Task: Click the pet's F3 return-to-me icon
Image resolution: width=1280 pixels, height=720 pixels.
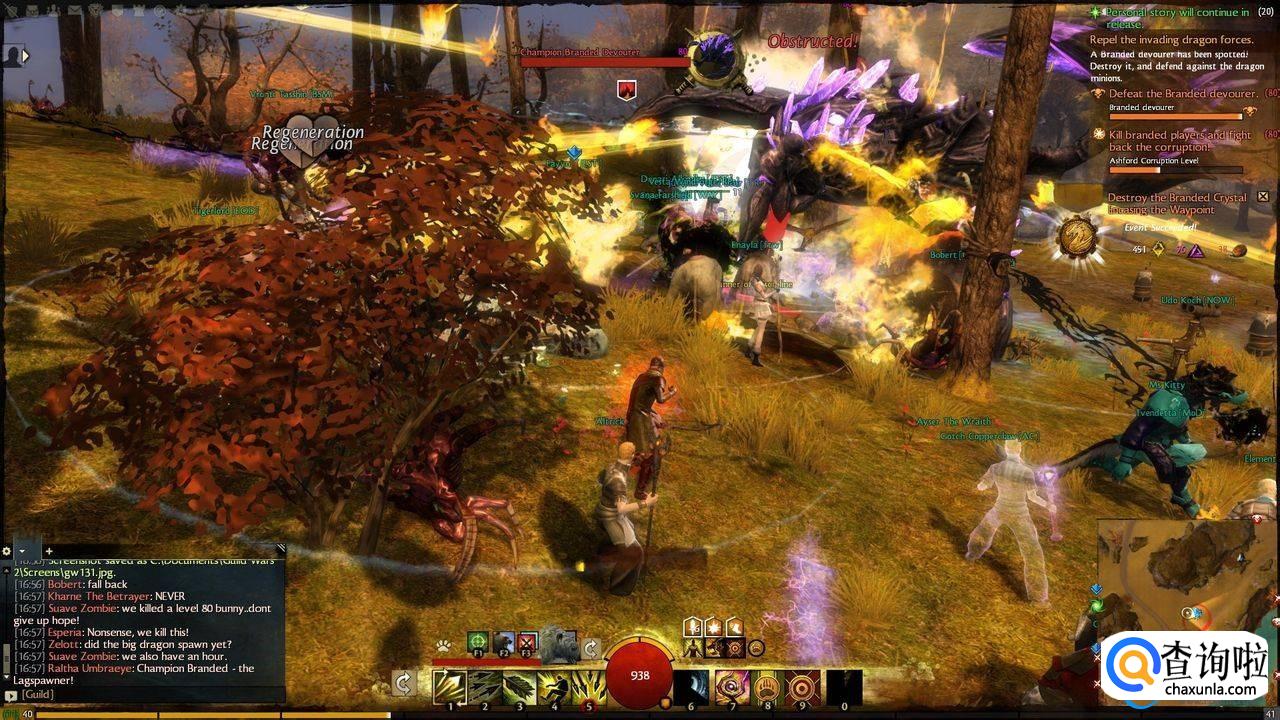Action: click(527, 642)
